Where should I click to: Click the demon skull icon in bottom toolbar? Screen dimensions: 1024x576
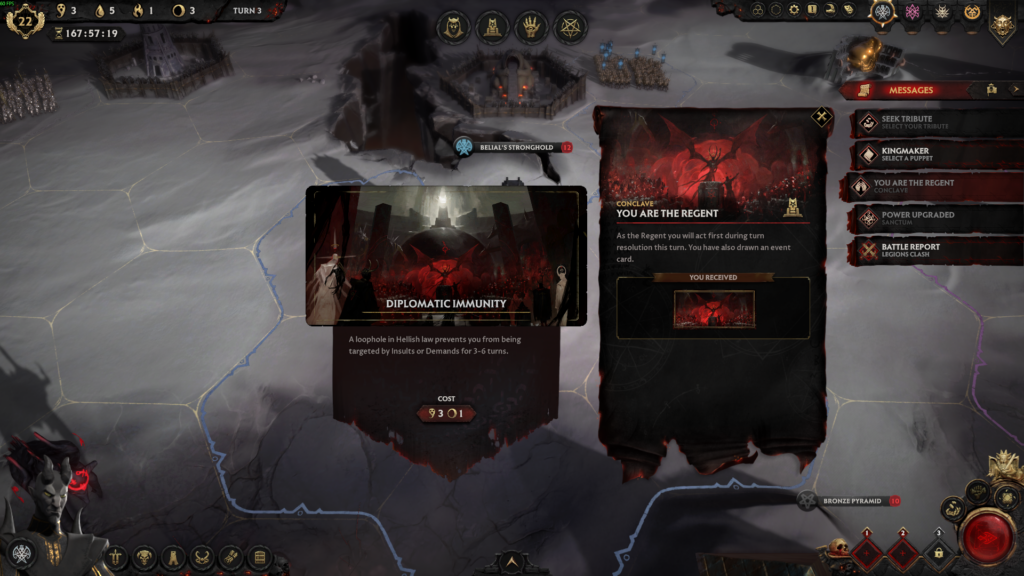click(x=144, y=556)
